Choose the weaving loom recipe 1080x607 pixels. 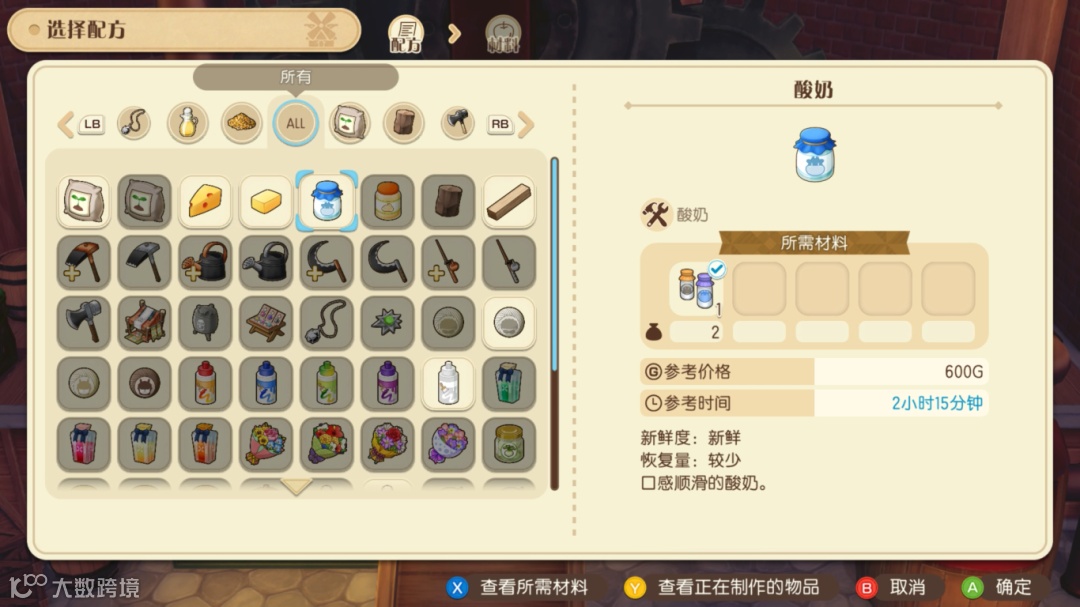[144, 323]
